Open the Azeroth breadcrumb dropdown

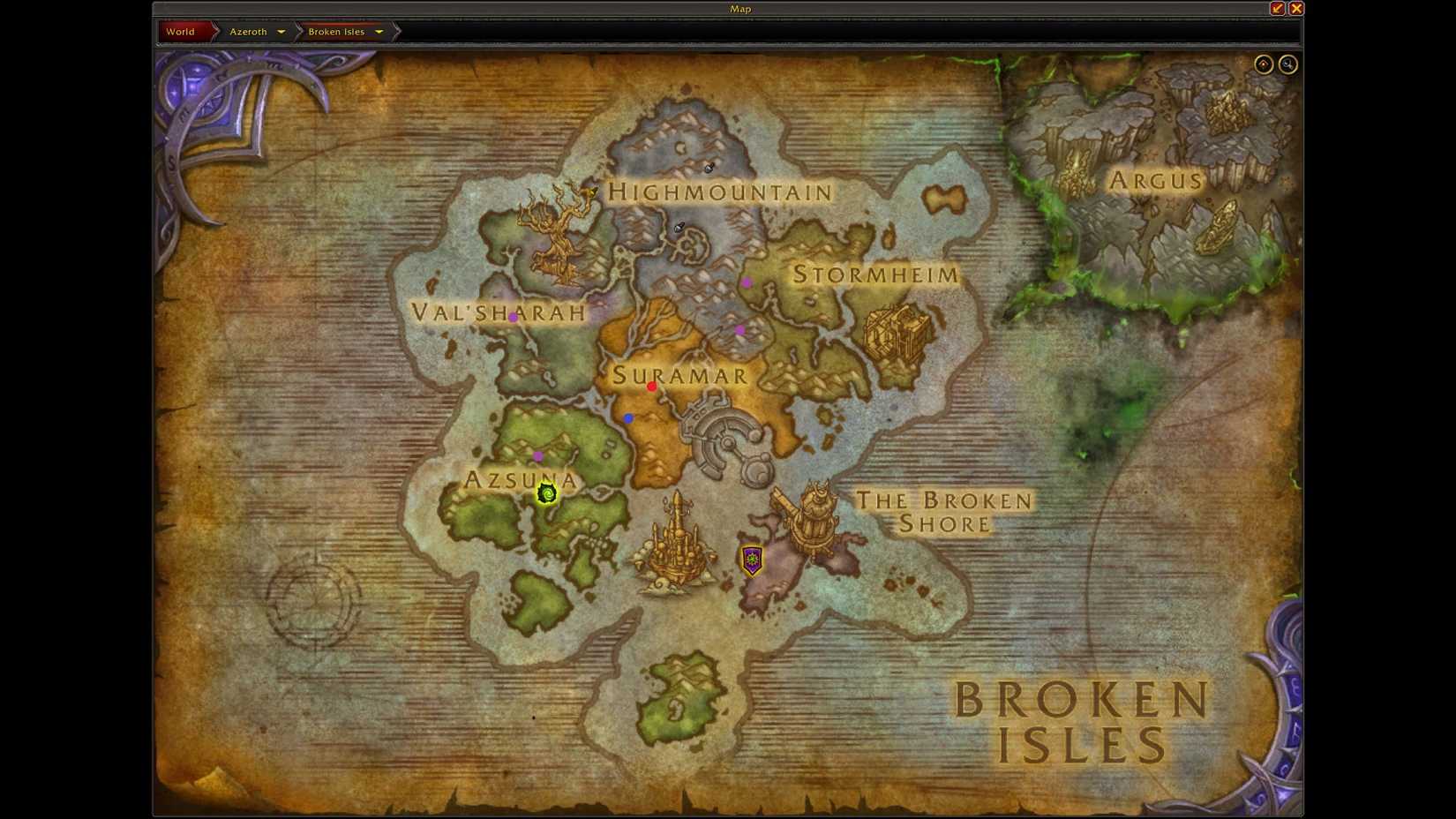pos(281,31)
